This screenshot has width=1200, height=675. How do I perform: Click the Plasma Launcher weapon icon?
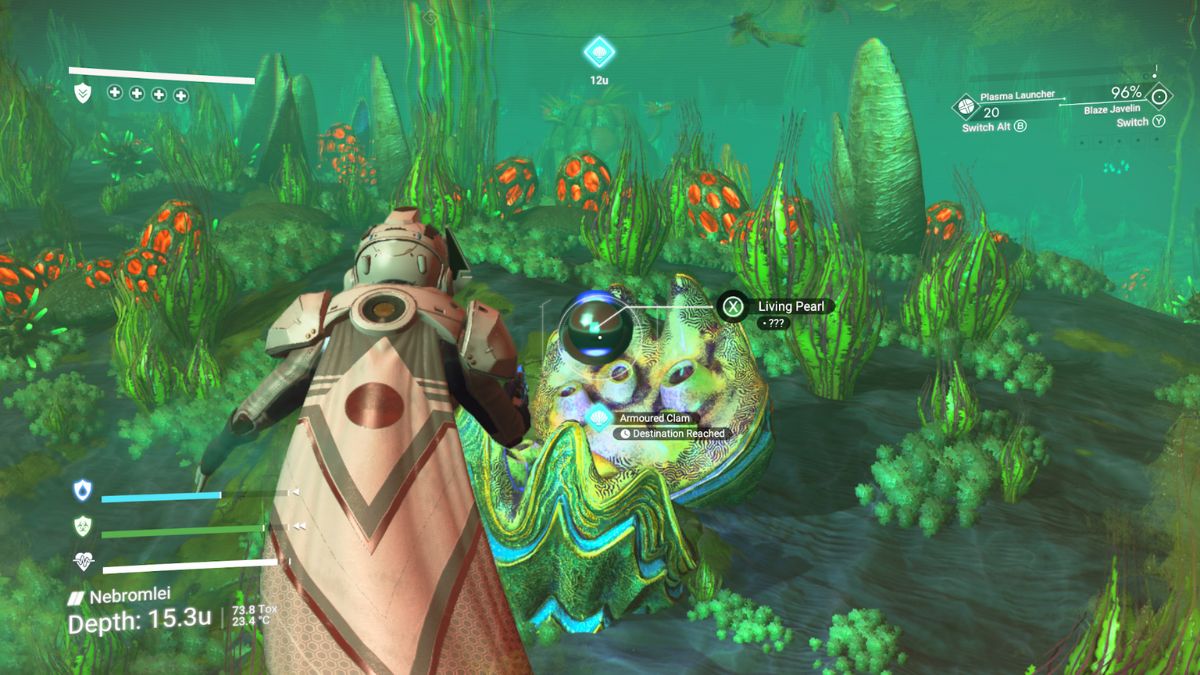966,105
